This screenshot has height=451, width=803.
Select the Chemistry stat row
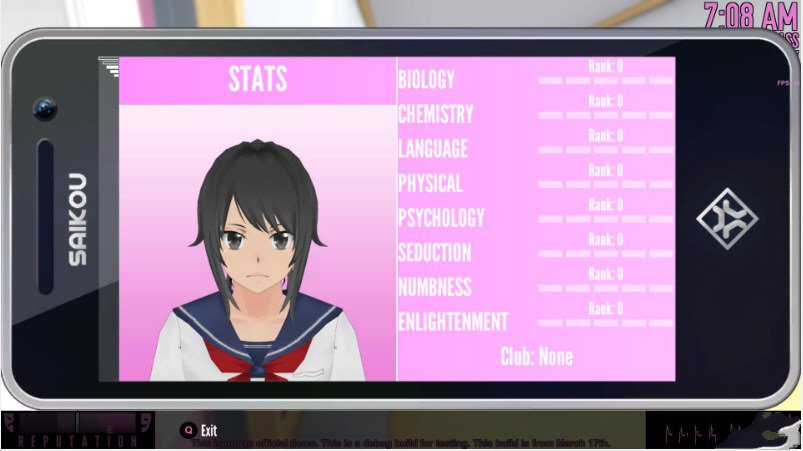coord(436,114)
